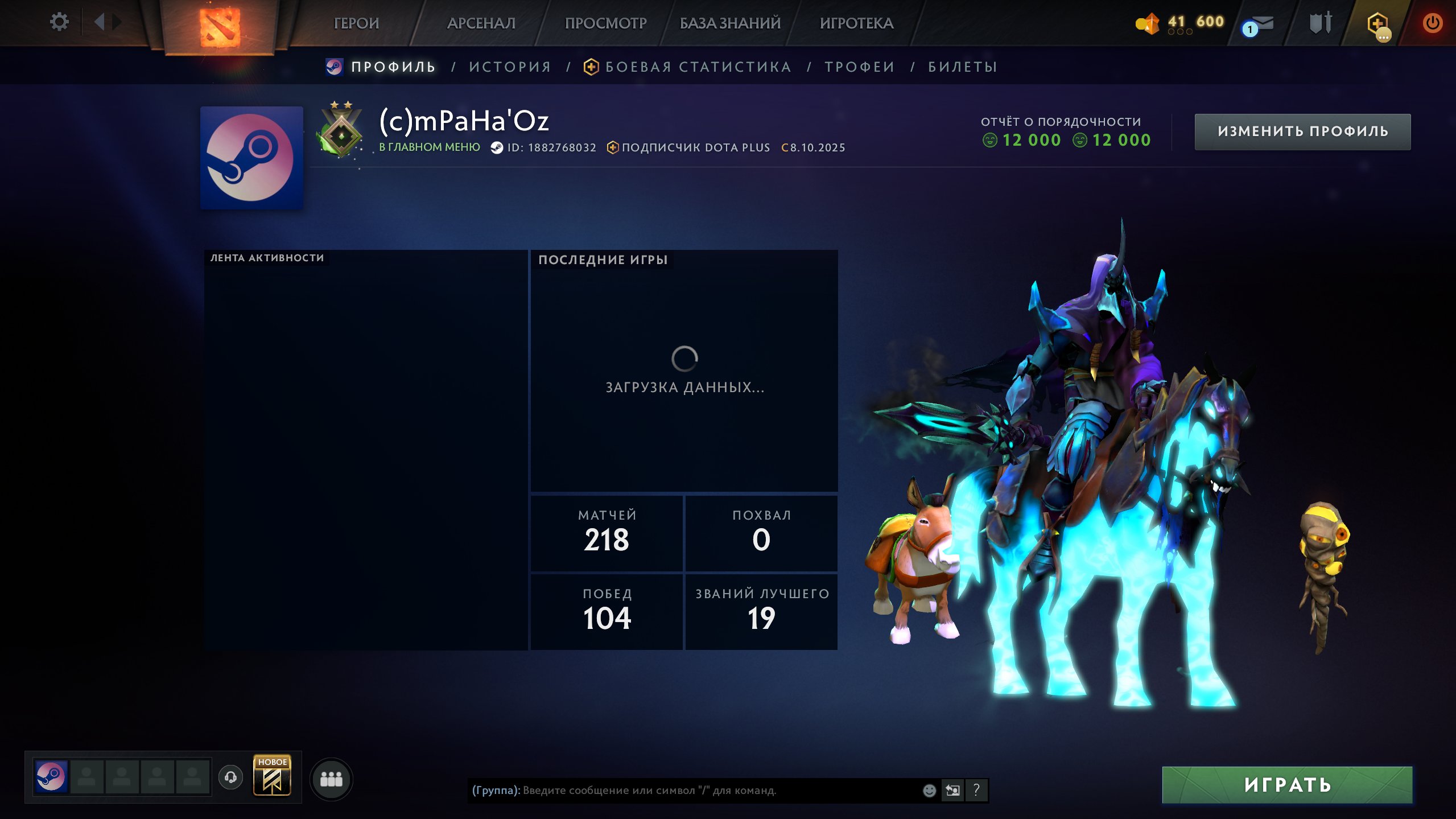Start matchmaking with the ИГРАТЬ button
The image size is (1456, 819).
1287,785
